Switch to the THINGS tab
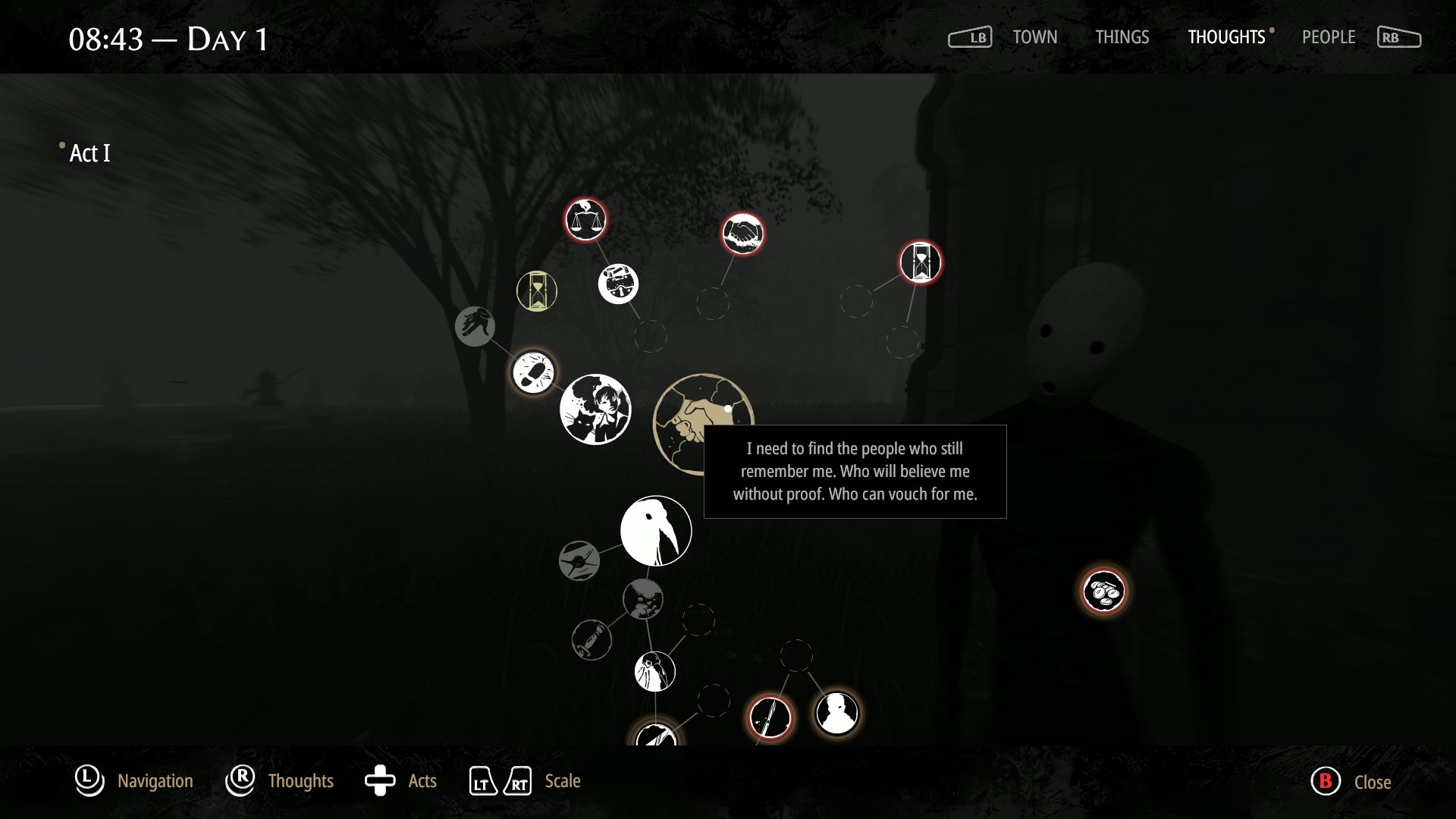 (x=1122, y=37)
